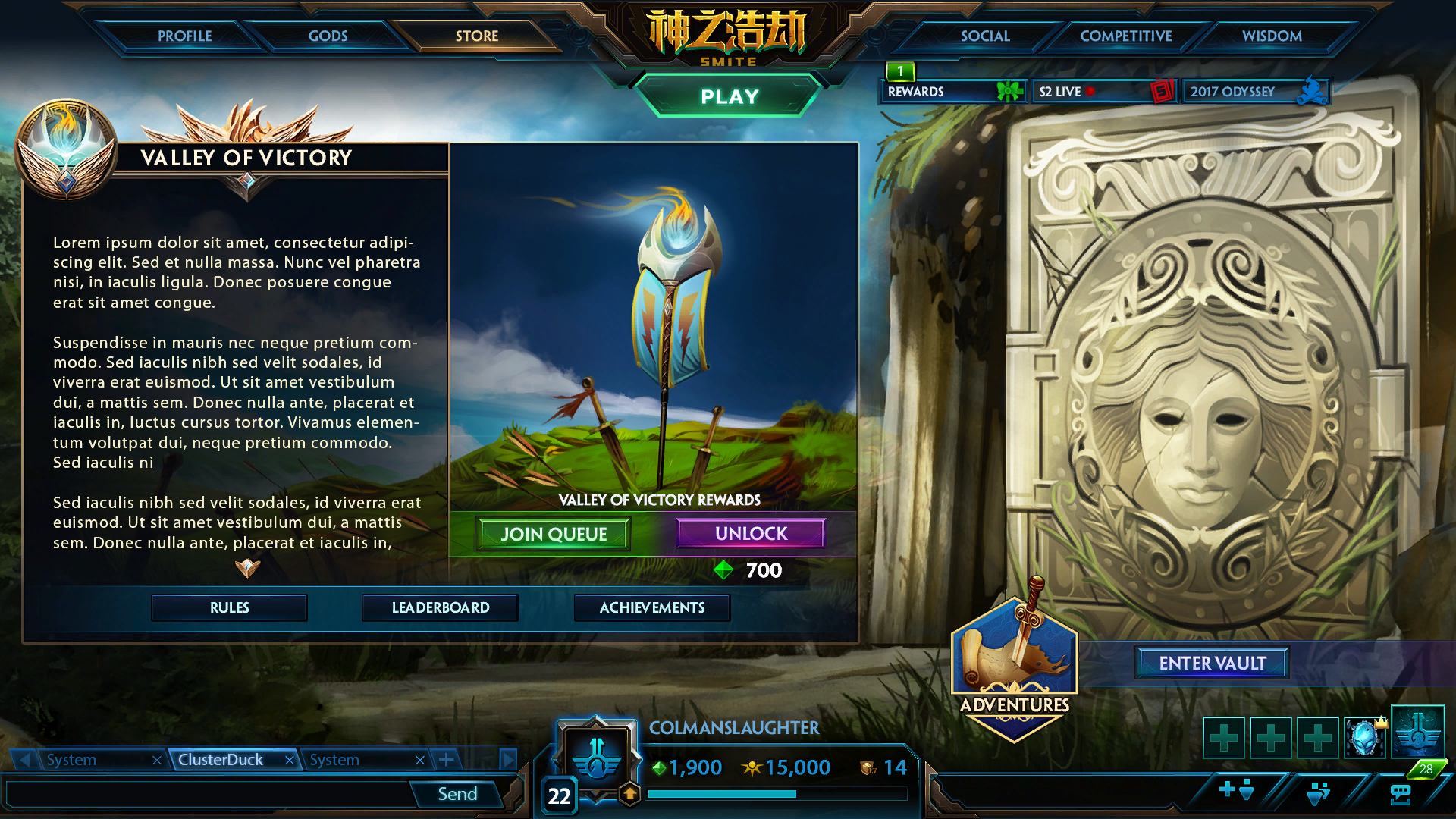Enter the Vault
The width and height of the screenshot is (1456, 819).
pyautogui.click(x=1212, y=663)
